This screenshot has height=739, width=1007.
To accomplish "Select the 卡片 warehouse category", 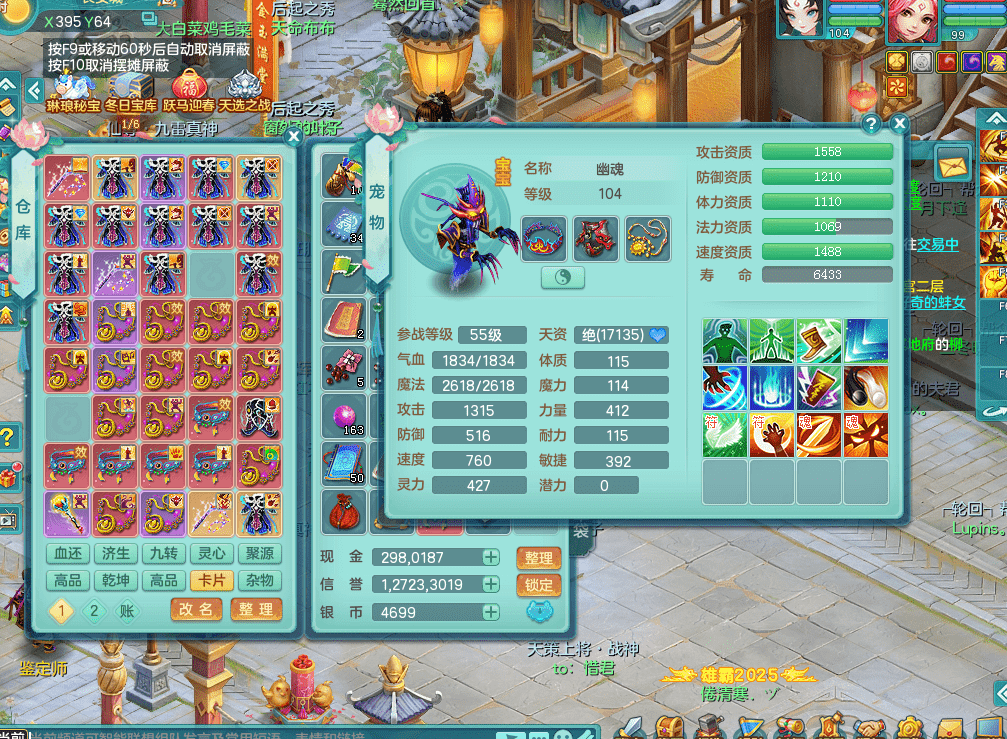I will [210, 581].
